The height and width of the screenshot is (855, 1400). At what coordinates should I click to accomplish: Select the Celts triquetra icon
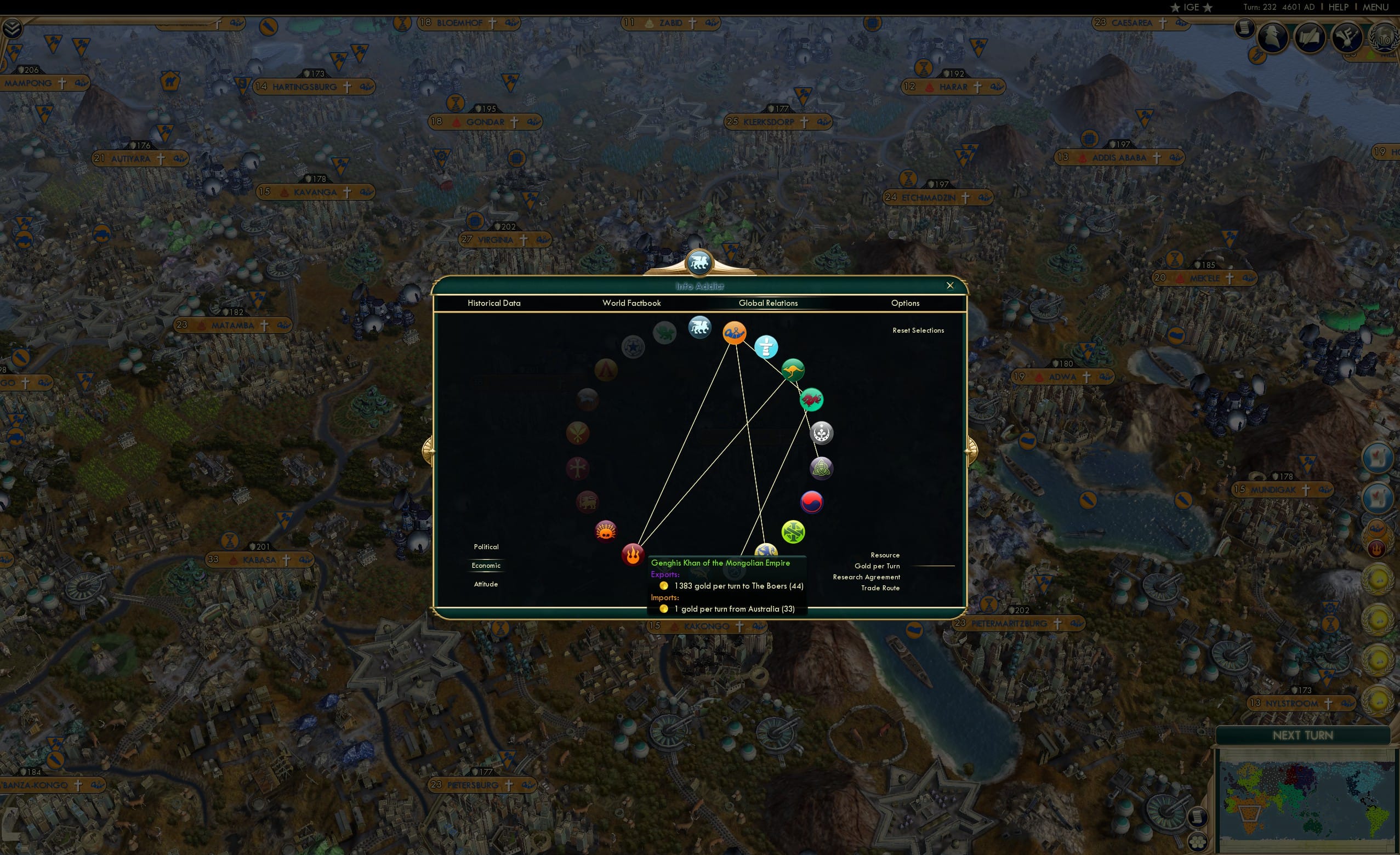pos(821,468)
